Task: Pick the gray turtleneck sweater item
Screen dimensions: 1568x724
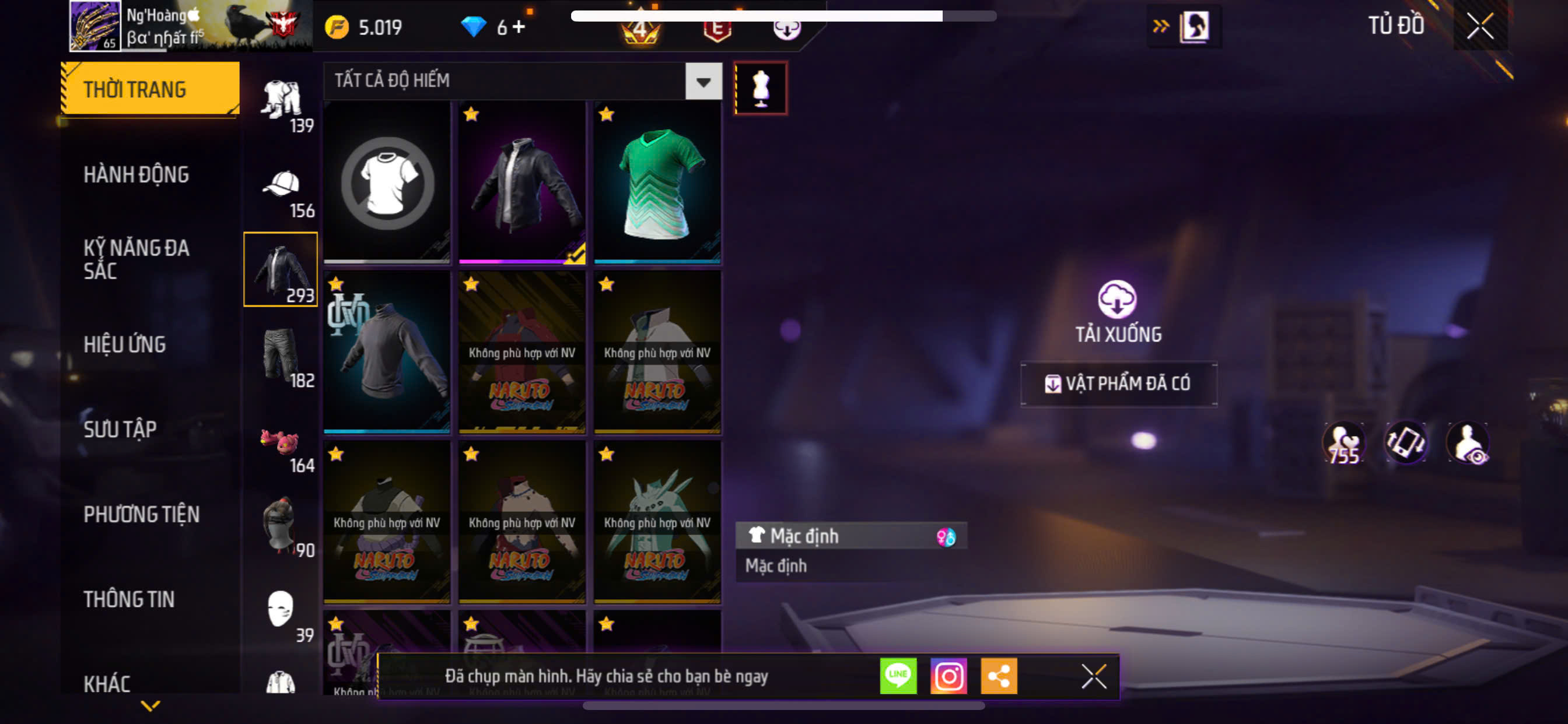Action: [x=387, y=352]
